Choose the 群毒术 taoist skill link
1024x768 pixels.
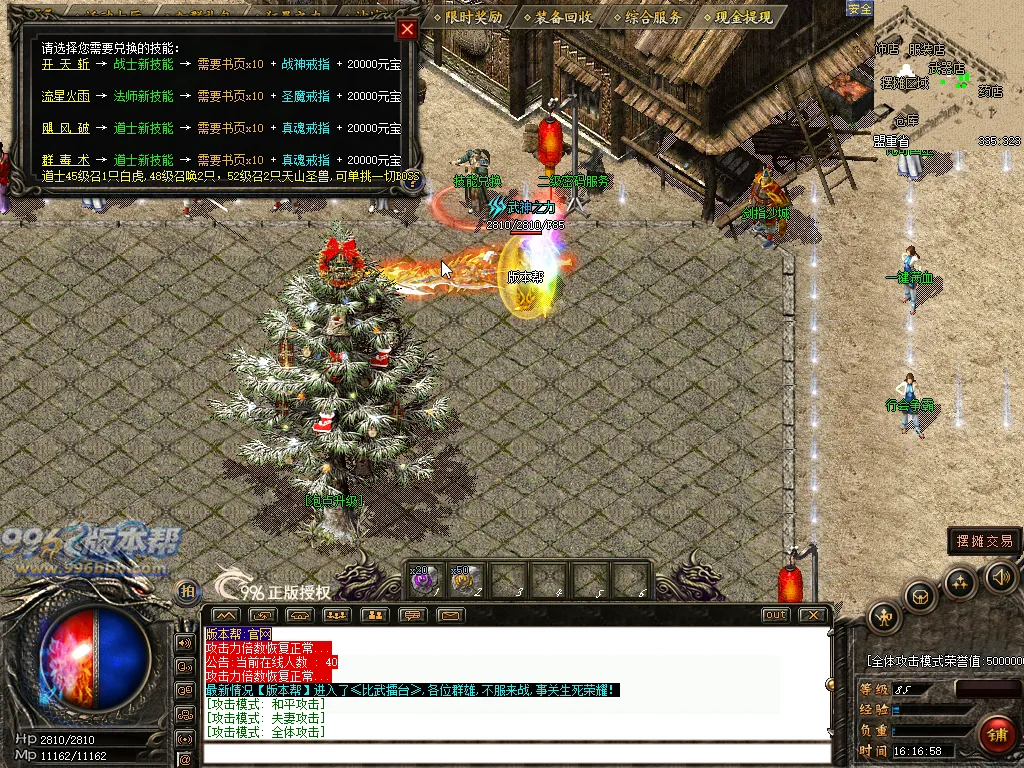click(66, 160)
